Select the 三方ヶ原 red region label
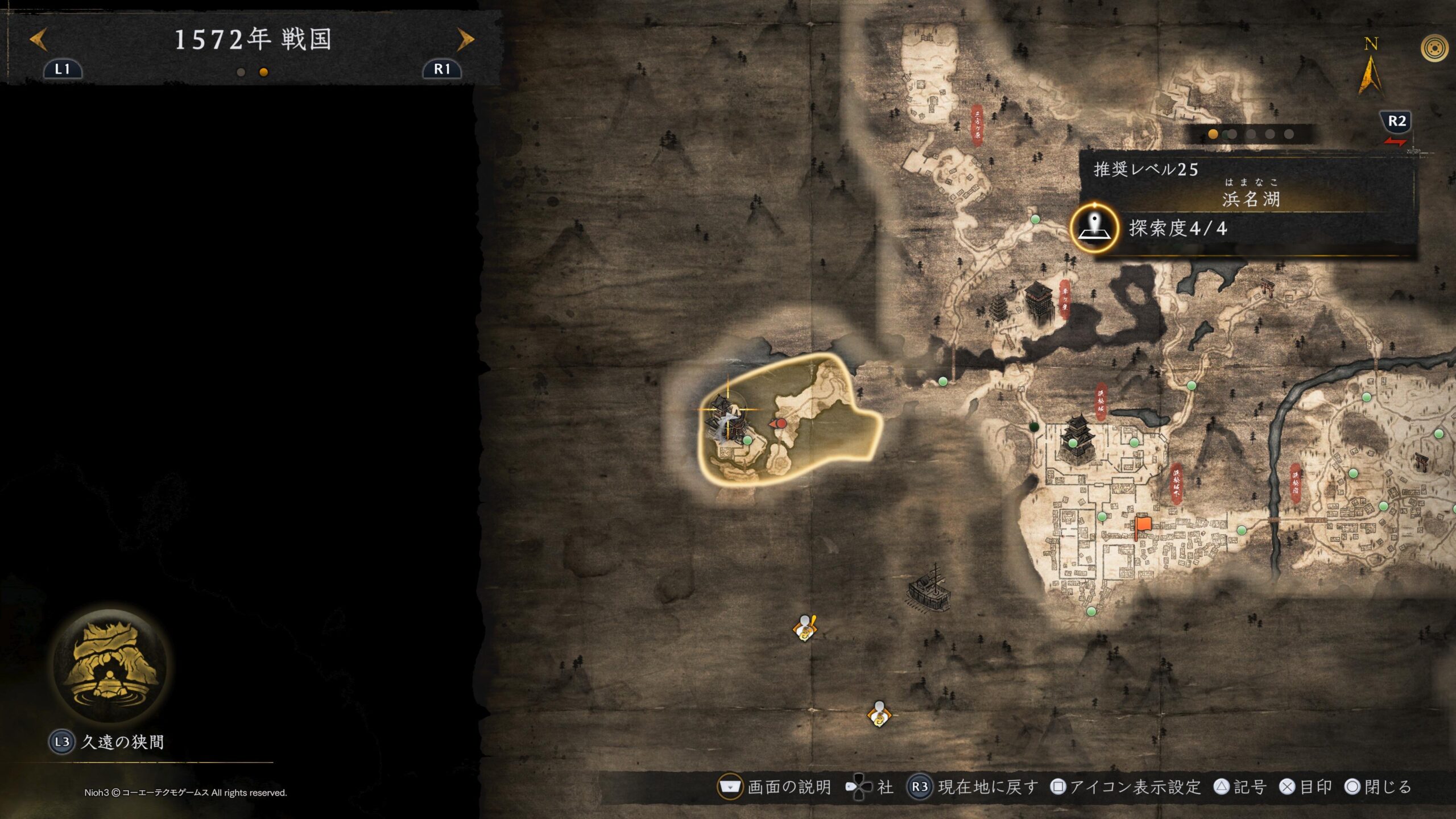This screenshot has width=1456, height=819. coord(977,125)
